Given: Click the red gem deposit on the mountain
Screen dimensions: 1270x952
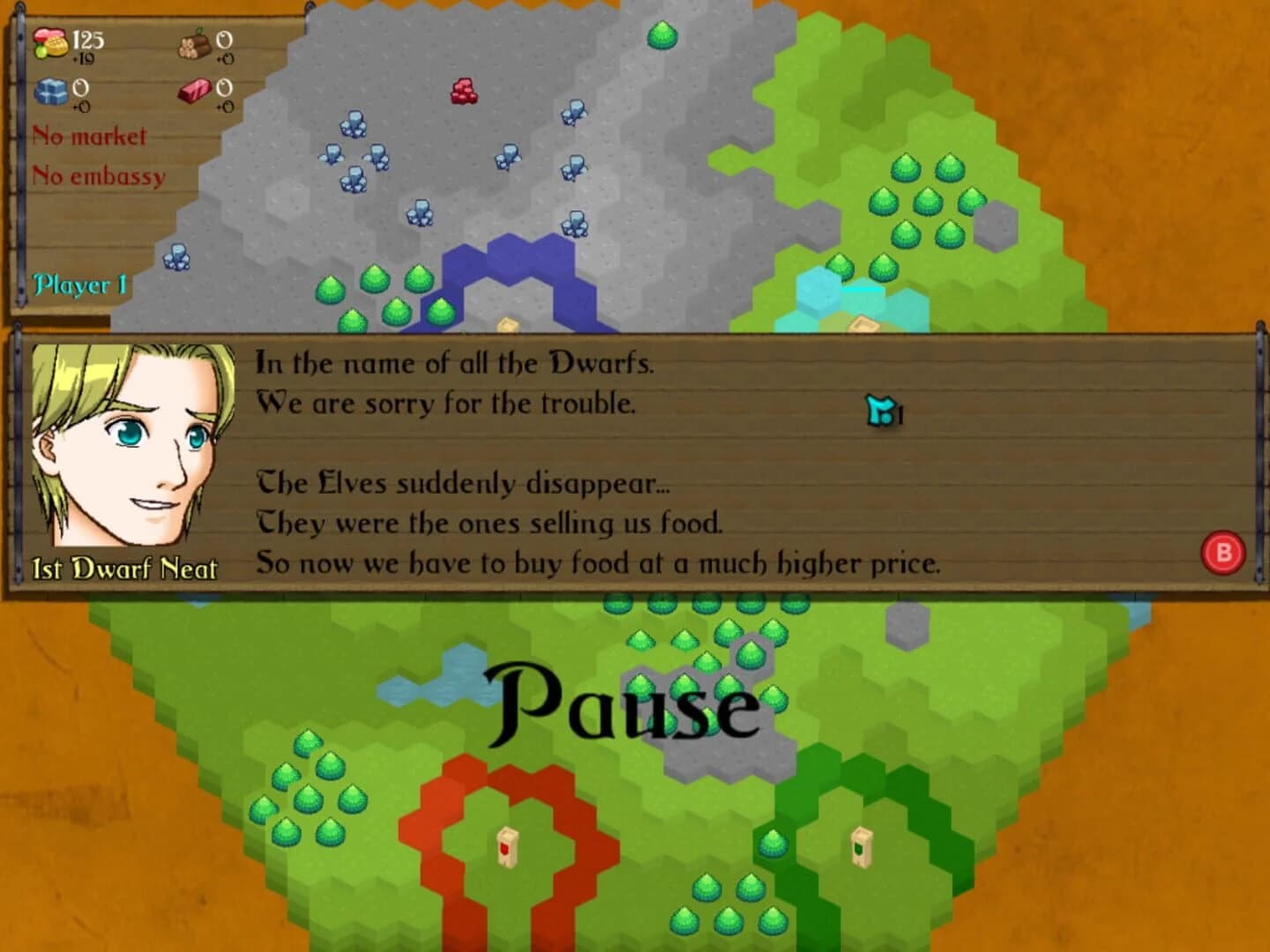Looking at the screenshot, I should point(463,93).
